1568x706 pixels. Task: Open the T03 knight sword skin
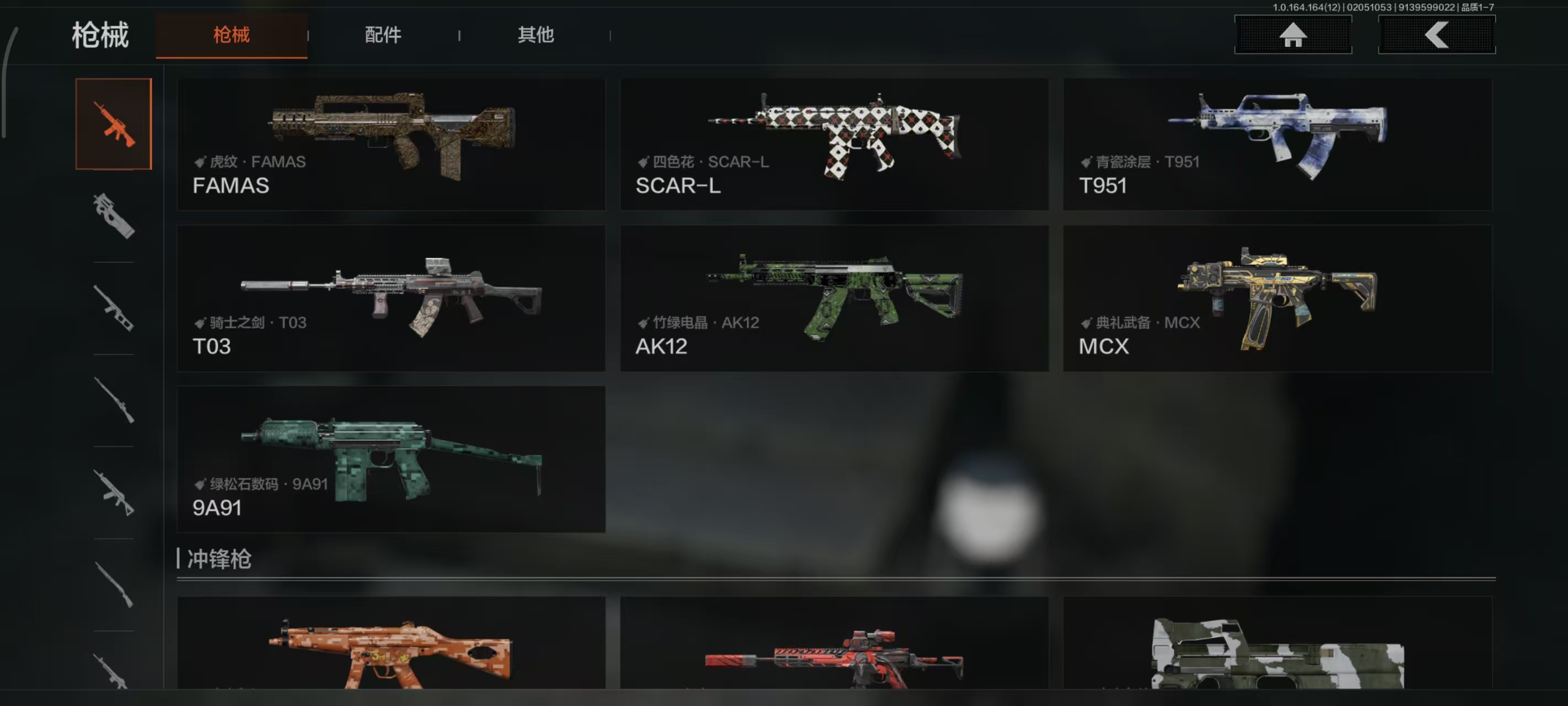[391, 298]
